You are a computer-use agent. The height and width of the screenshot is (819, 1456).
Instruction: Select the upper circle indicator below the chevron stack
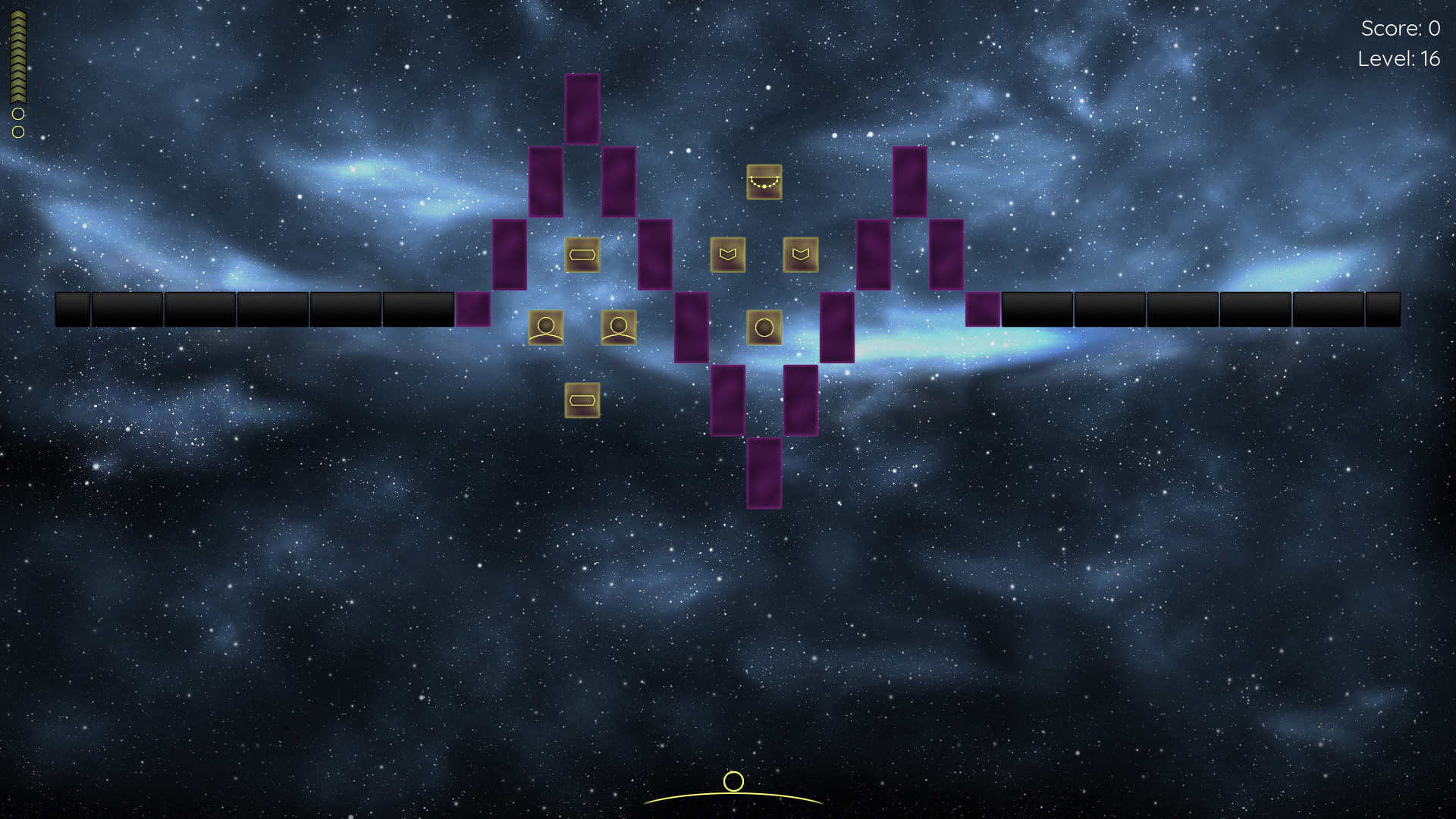click(x=17, y=115)
